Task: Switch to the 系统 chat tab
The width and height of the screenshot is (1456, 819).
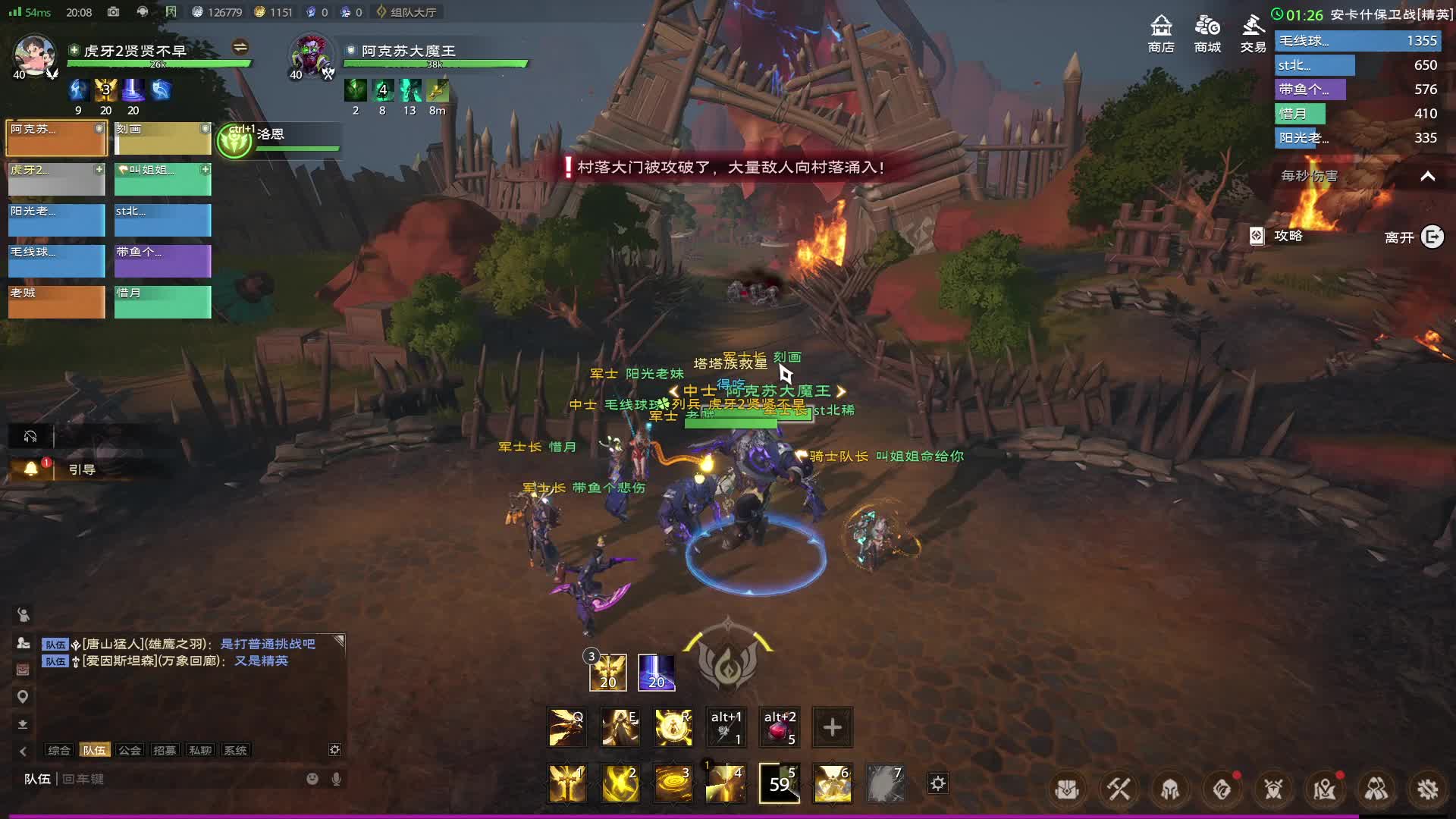Action: tap(235, 750)
